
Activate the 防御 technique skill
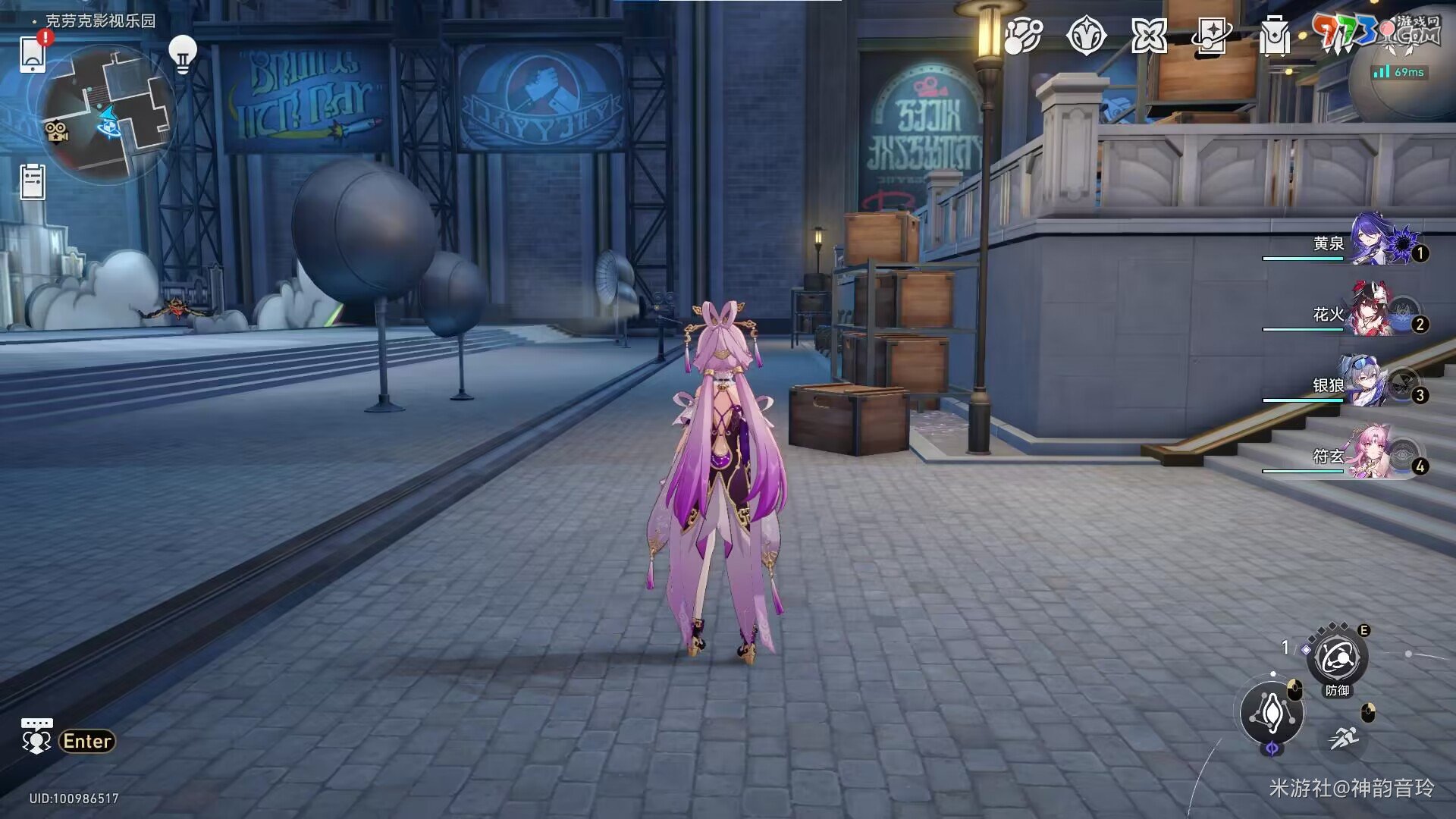click(x=1337, y=658)
